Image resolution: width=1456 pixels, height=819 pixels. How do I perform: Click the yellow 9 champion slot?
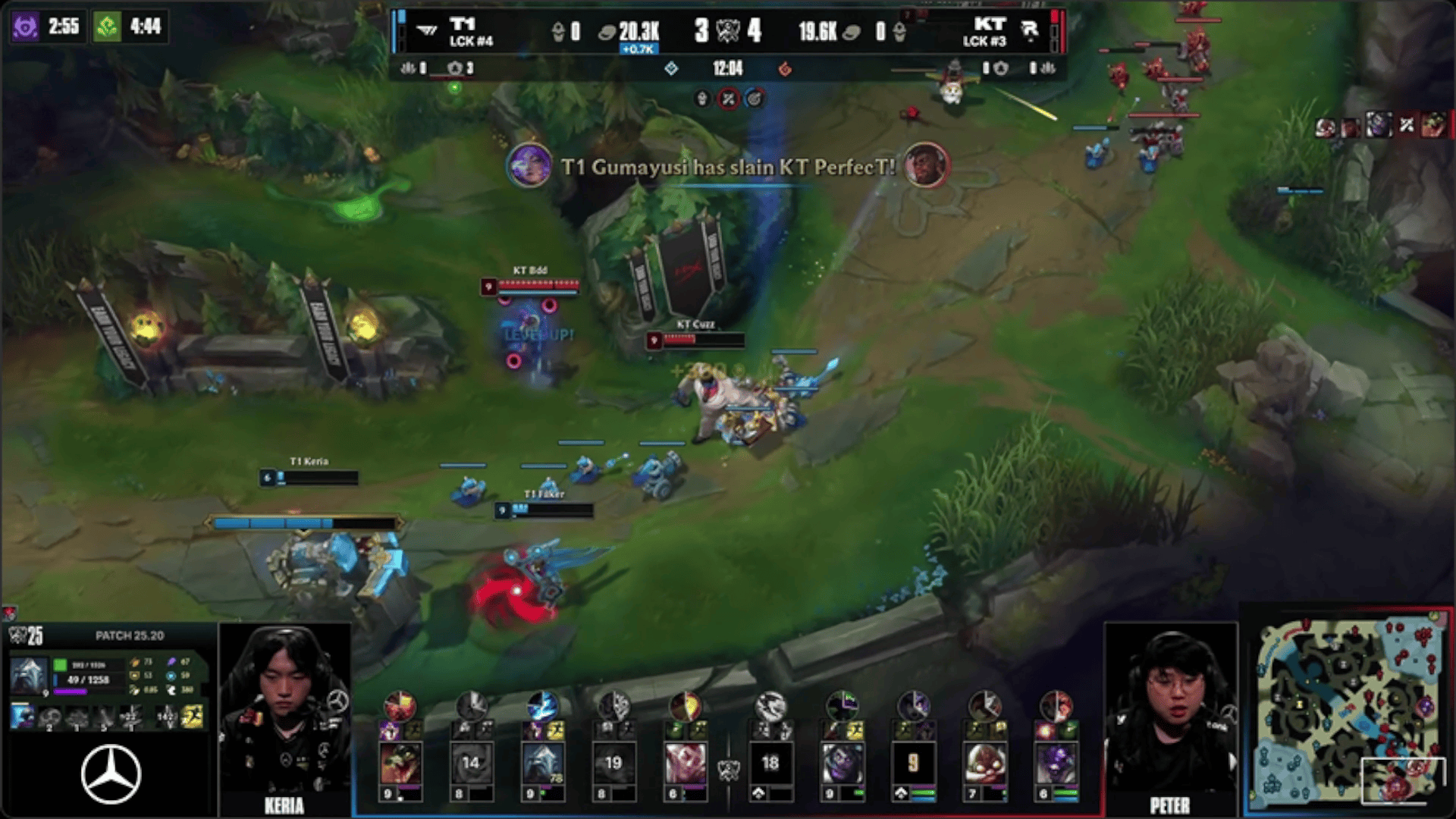[913, 763]
